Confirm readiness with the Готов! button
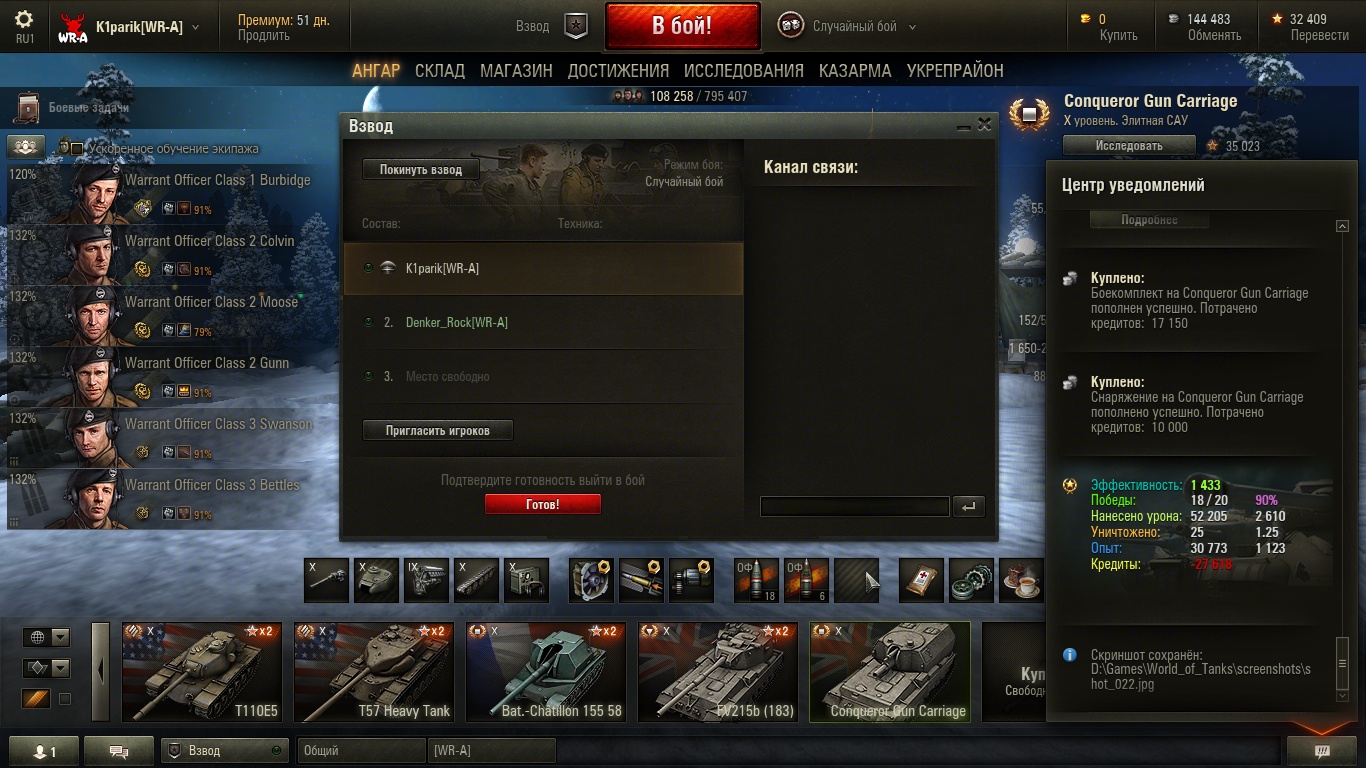This screenshot has height=768, width=1366. click(542, 505)
